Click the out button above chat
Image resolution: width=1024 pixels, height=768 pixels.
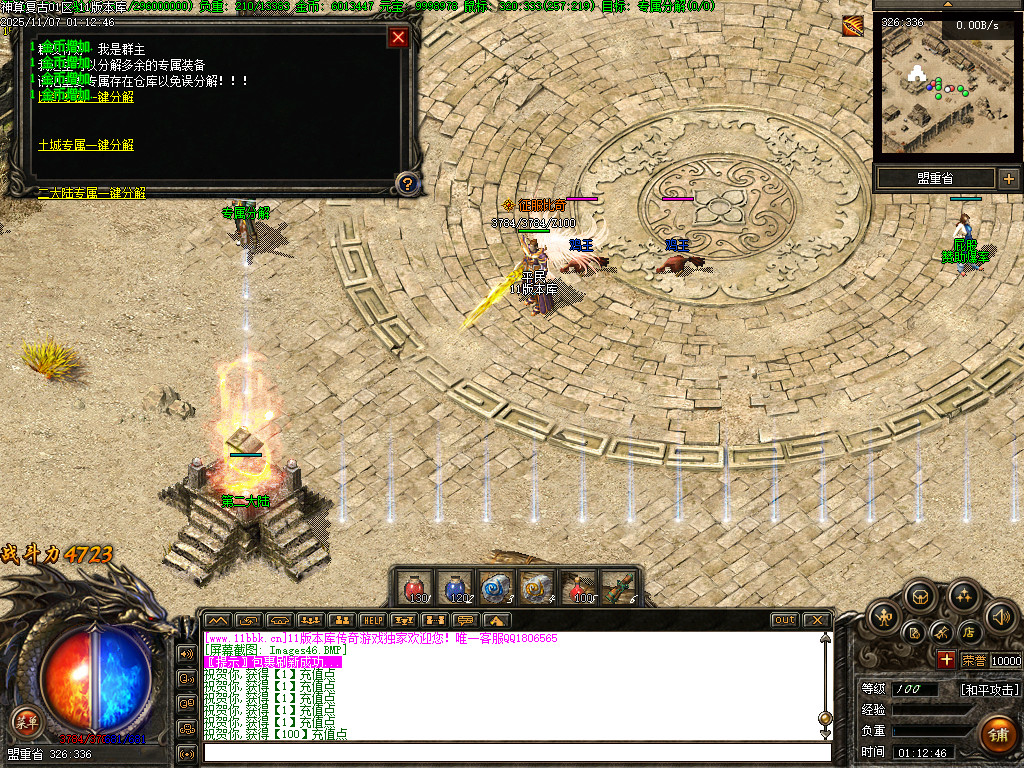(785, 620)
